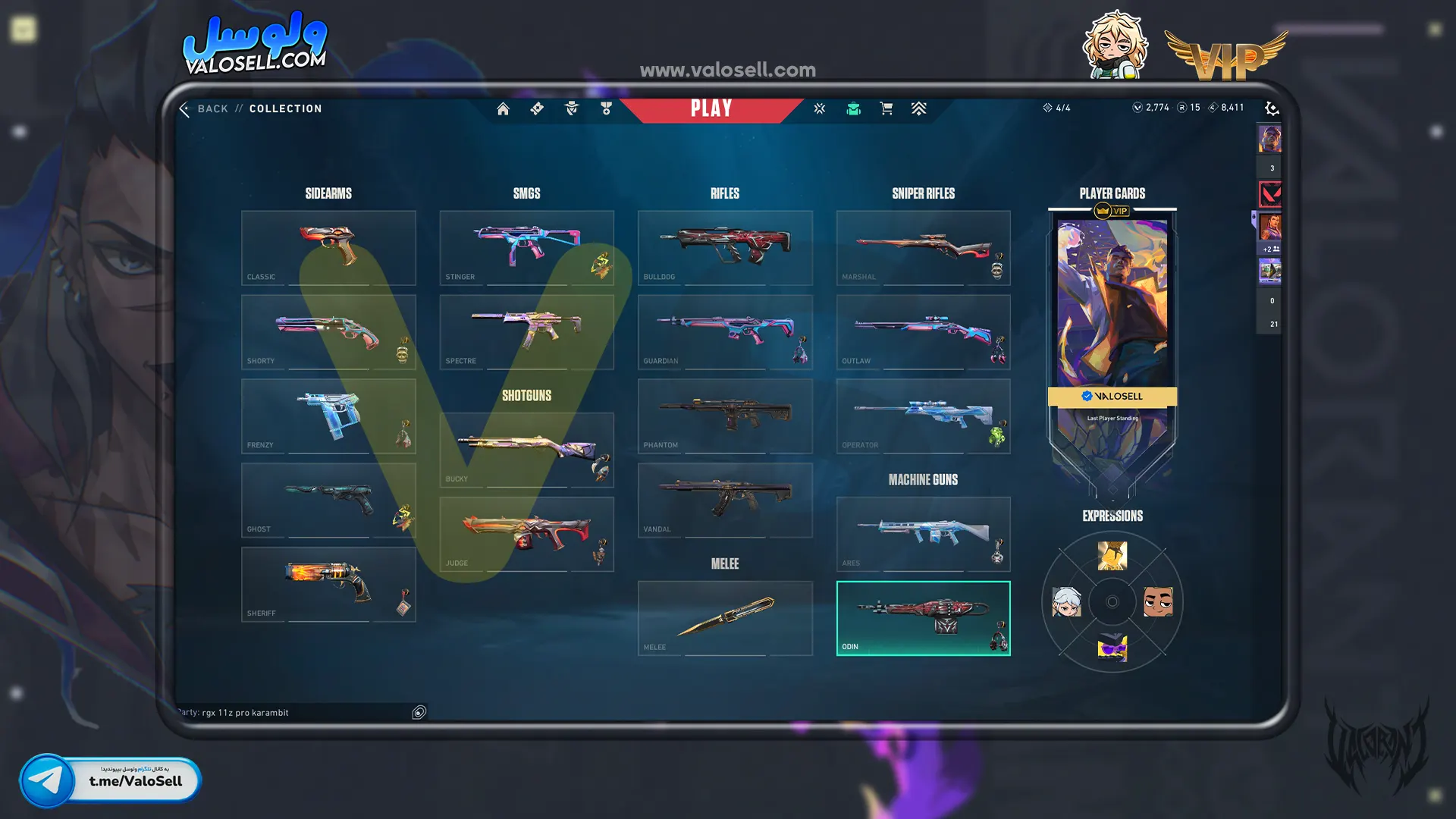The image size is (1456, 819).
Task: Open the Ares machine gun slot
Action: 923,534
